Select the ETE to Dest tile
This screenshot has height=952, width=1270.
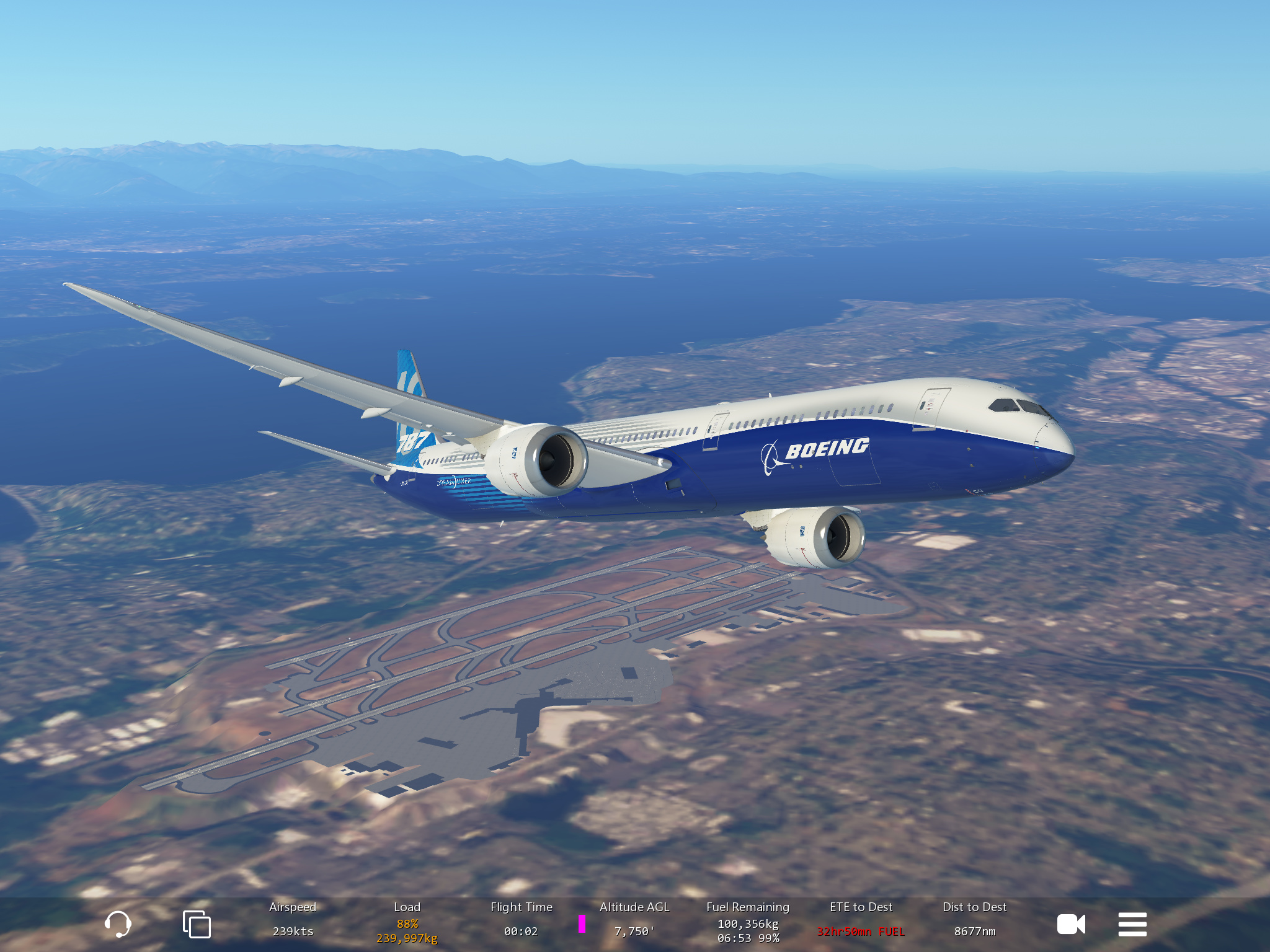[x=861, y=921]
